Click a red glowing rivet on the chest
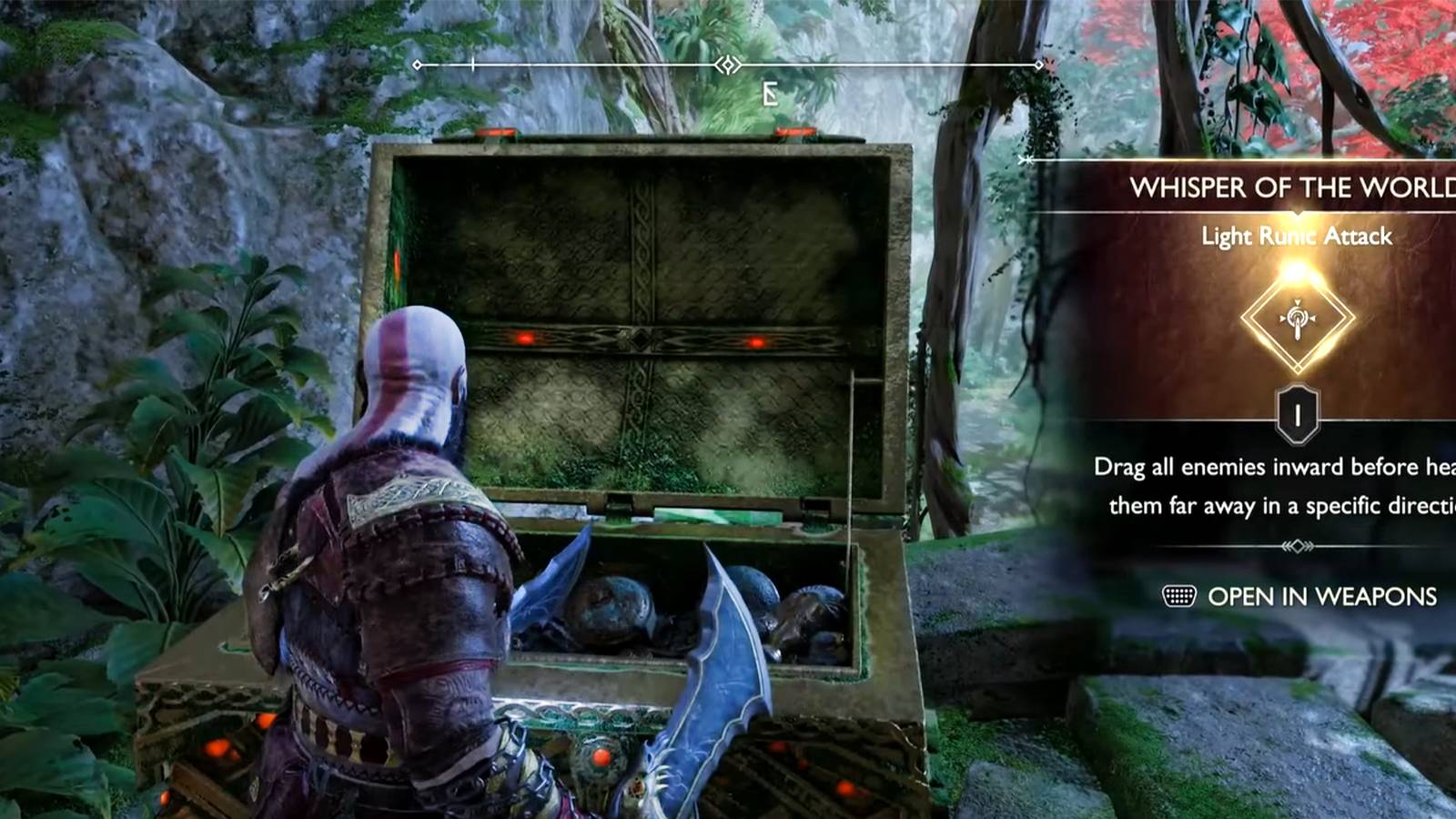 coord(523,337)
